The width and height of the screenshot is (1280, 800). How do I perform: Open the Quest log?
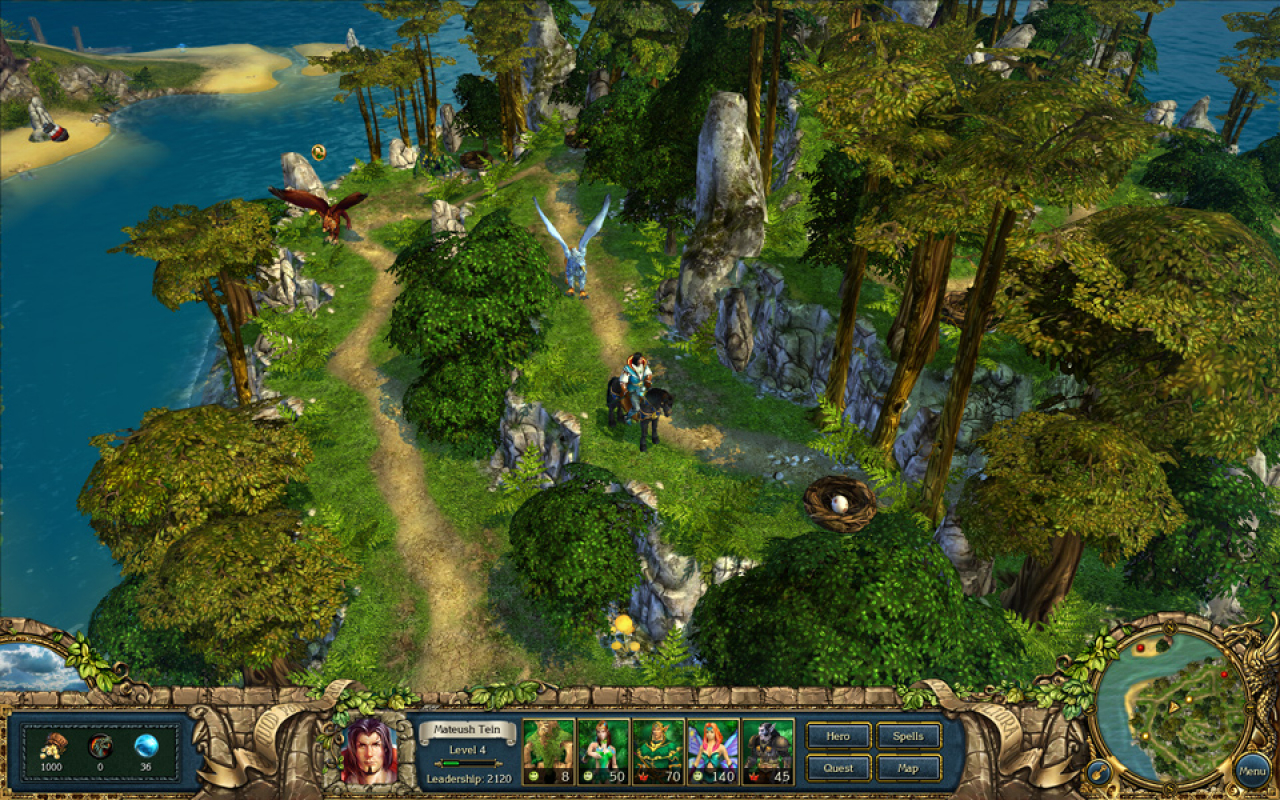838,769
